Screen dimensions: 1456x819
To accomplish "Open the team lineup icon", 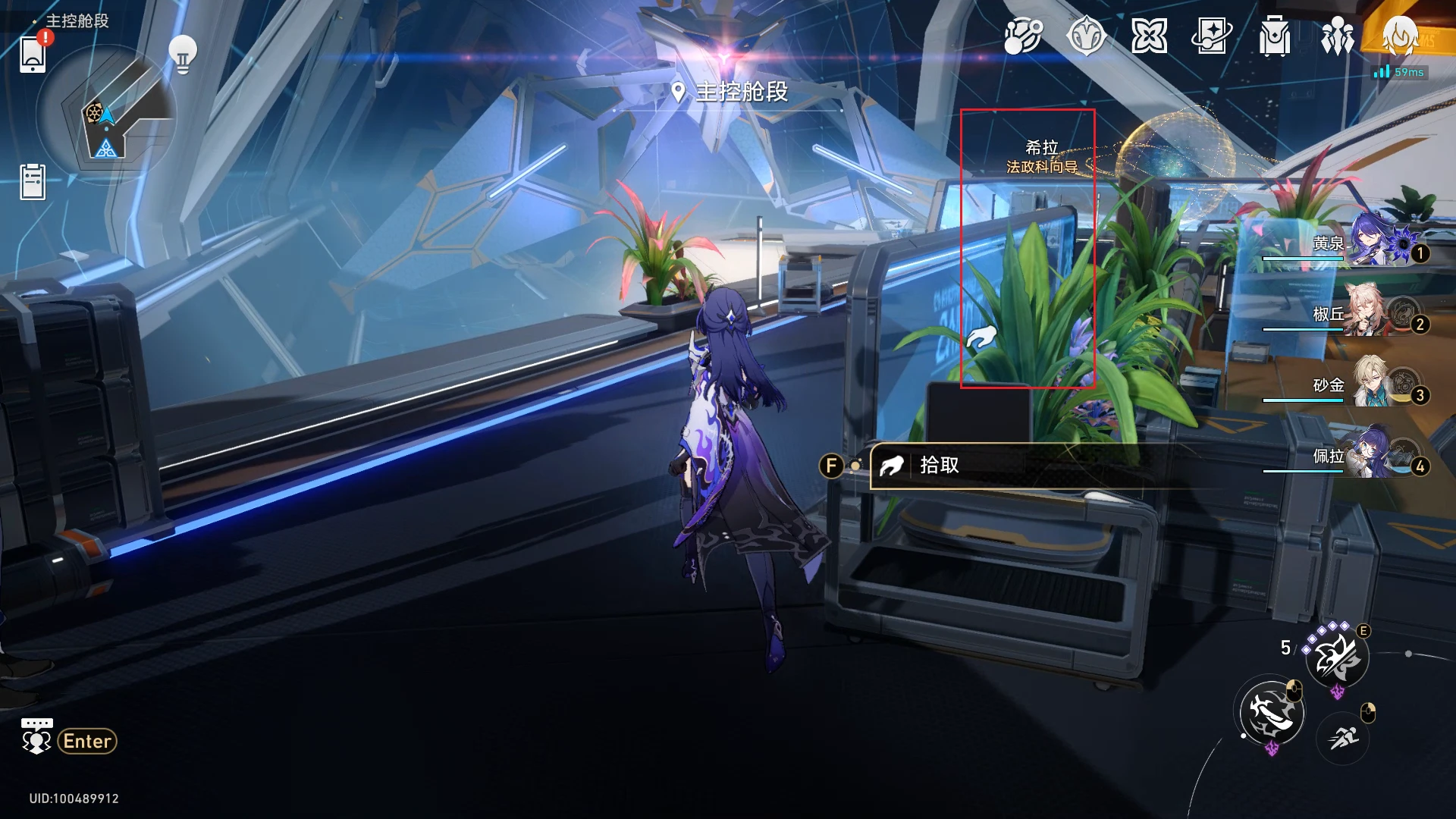I will pyautogui.click(x=1337, y=36).
